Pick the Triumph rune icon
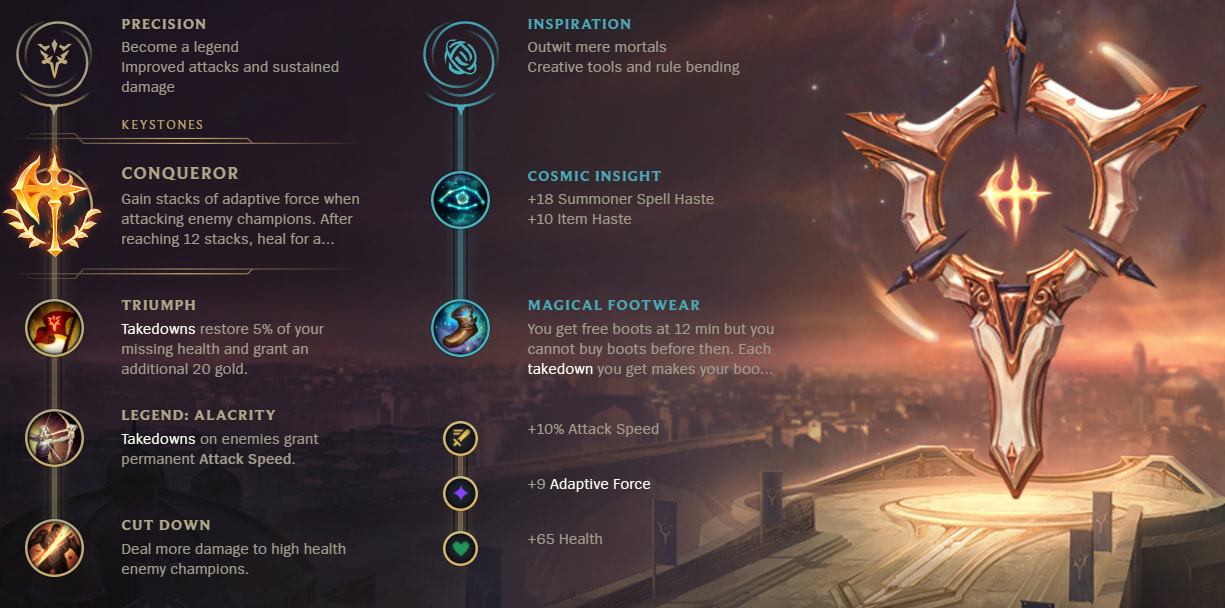1225x608 pixels. coord(54,328)
